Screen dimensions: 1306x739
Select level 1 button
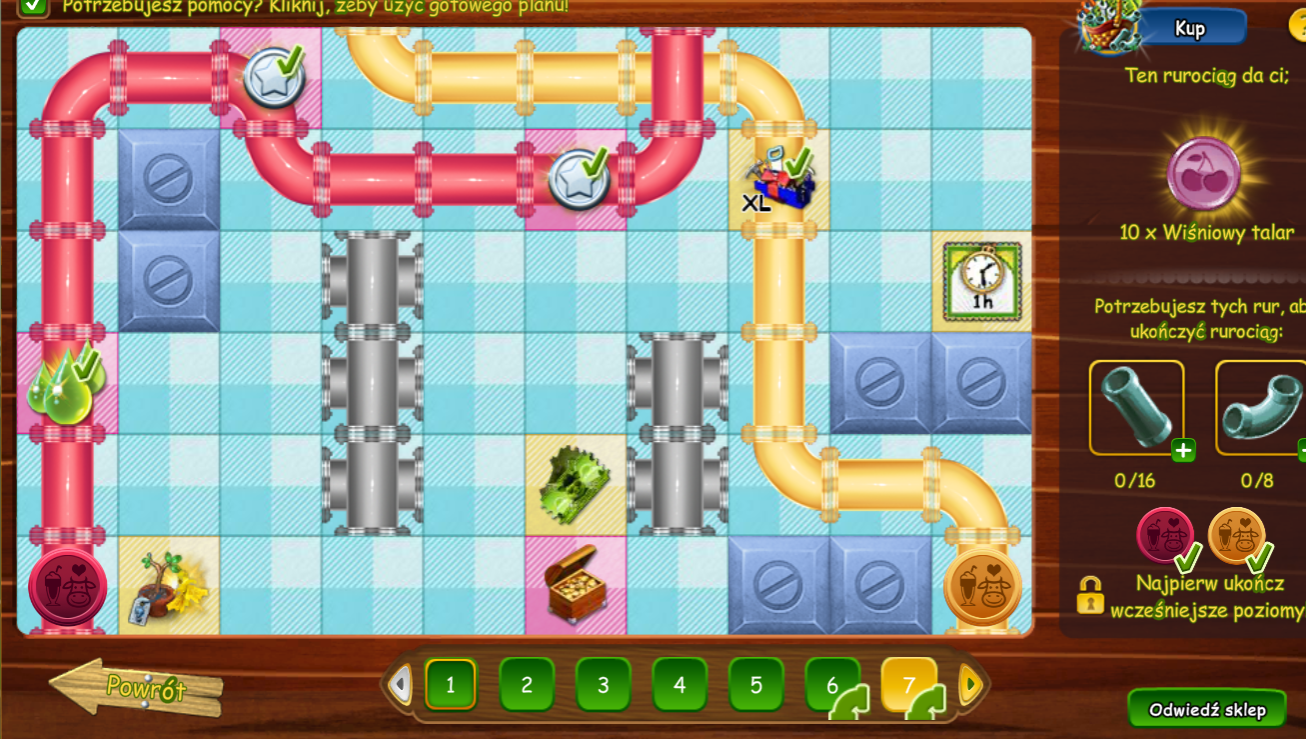450,685
